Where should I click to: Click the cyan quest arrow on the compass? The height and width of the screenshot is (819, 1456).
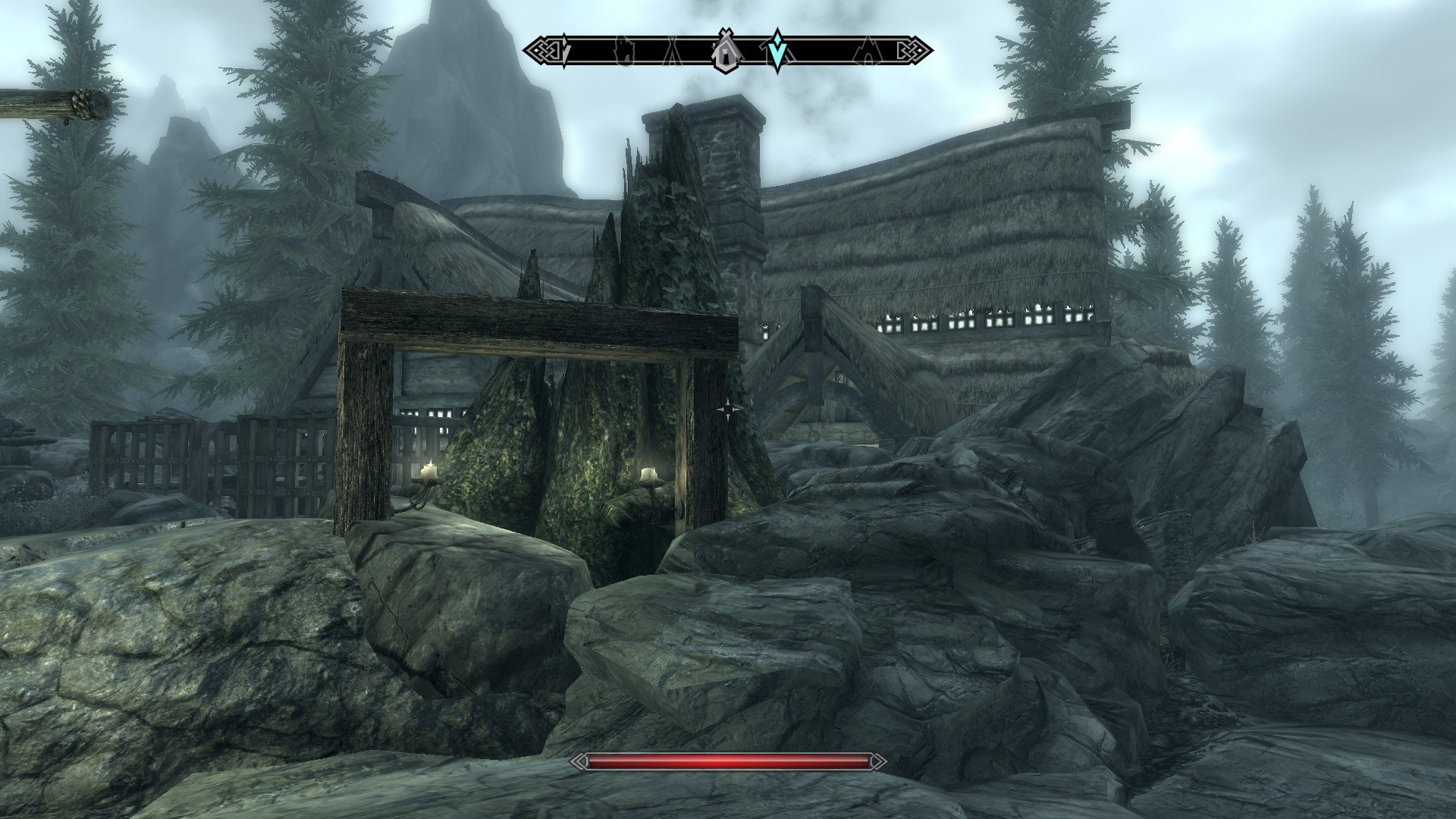click(x=777, y=51)
